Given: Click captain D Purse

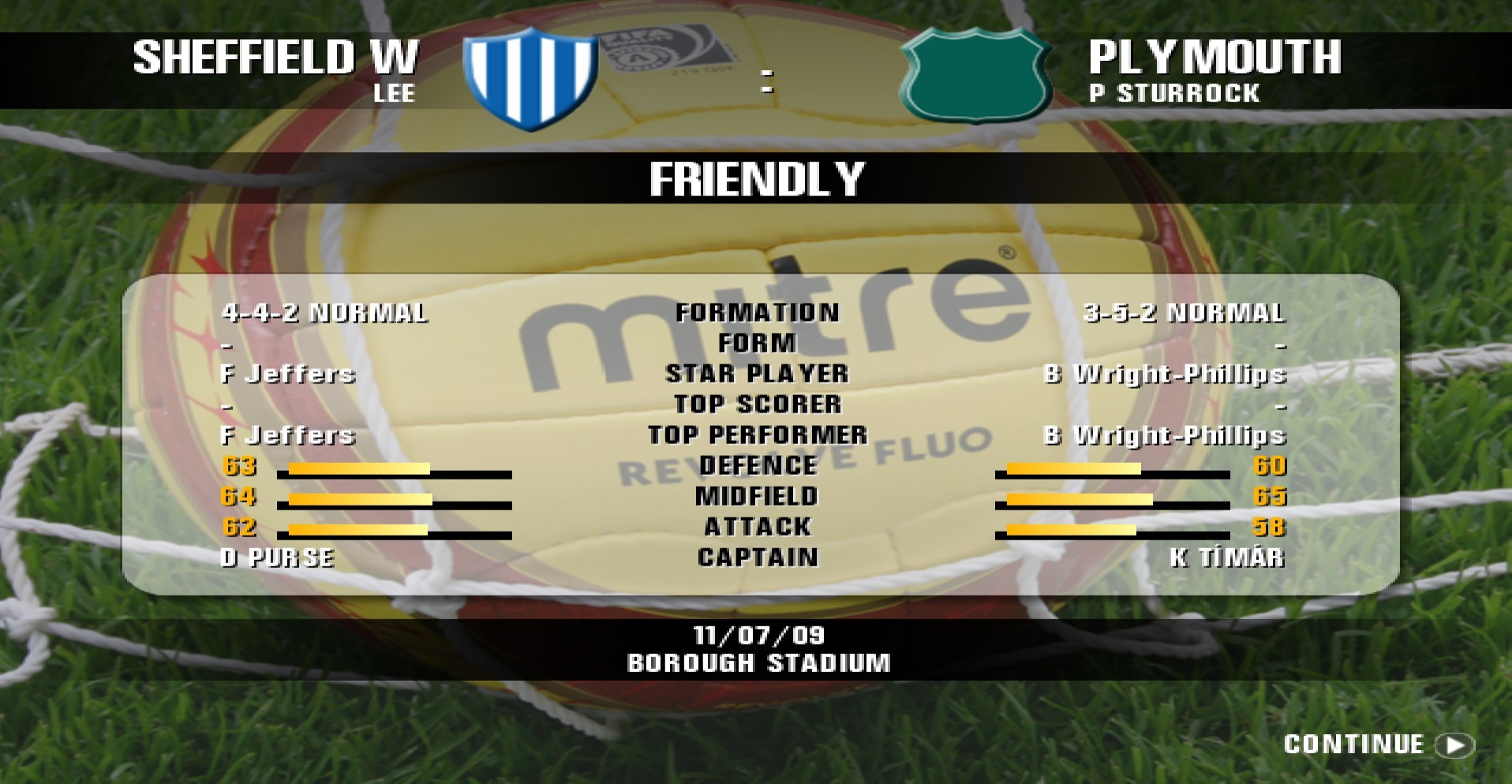Looking at the screenshot, I should [x=276, y=558].
